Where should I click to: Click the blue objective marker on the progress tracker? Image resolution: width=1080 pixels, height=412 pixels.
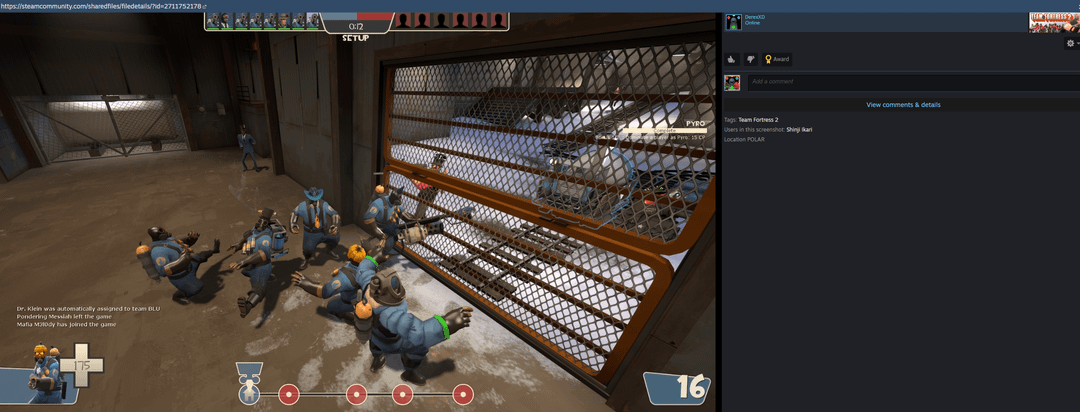(x=250, y=393)
